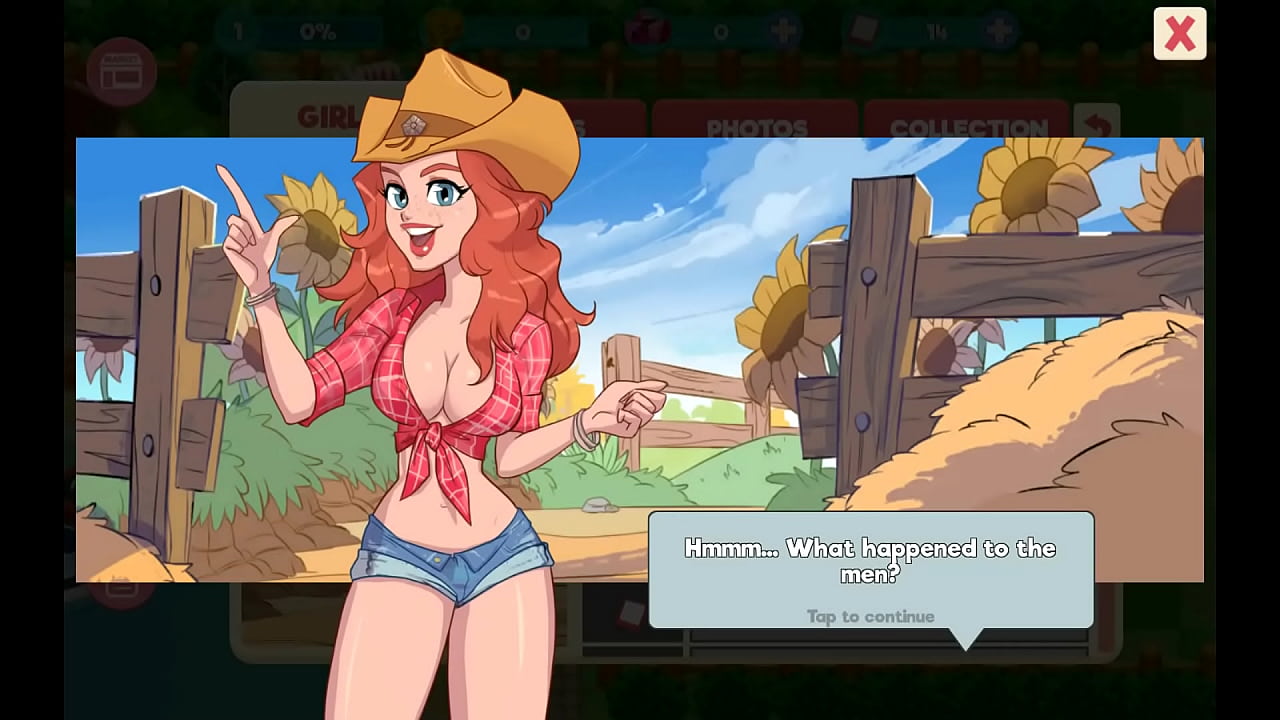The image size is (1280, 720).
Task: Click the gem count value of 0
Action: coord(718,30)
